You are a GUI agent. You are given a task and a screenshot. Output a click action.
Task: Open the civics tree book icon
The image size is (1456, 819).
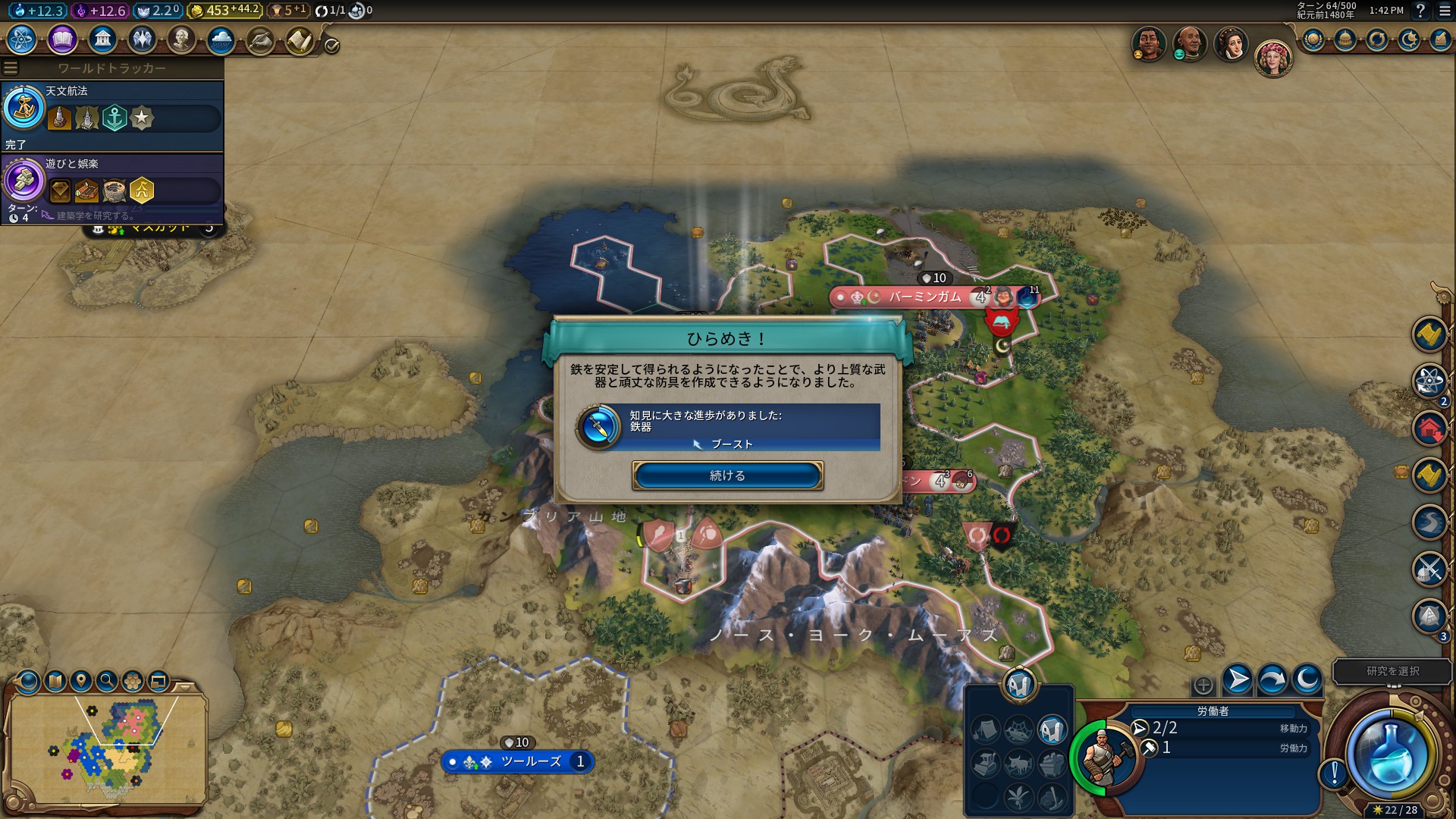coord(62,39)
